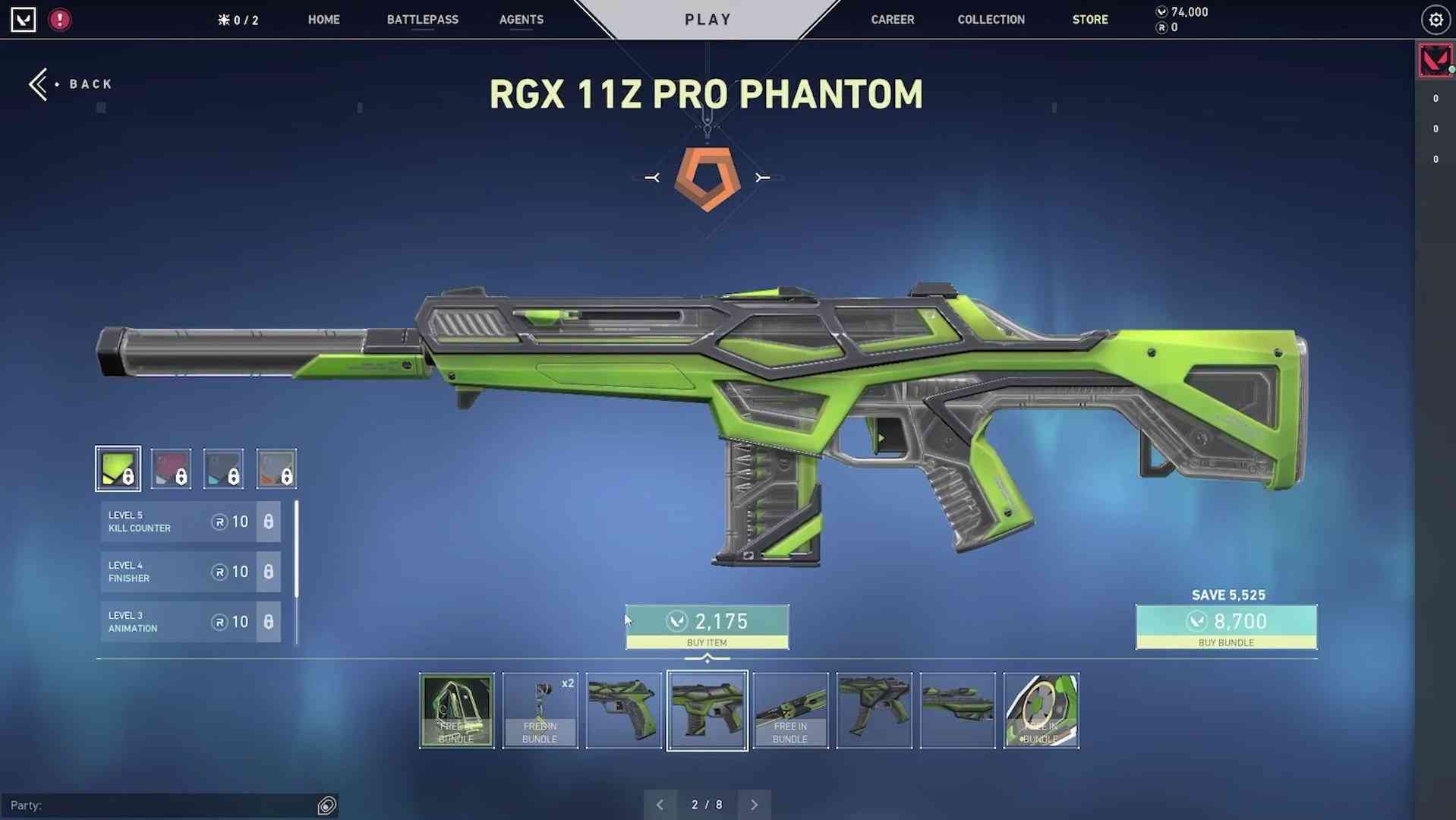Click the Valorant logo in top-left corner
Viewport: 1456px width, 820px height.
coord(24,20)
